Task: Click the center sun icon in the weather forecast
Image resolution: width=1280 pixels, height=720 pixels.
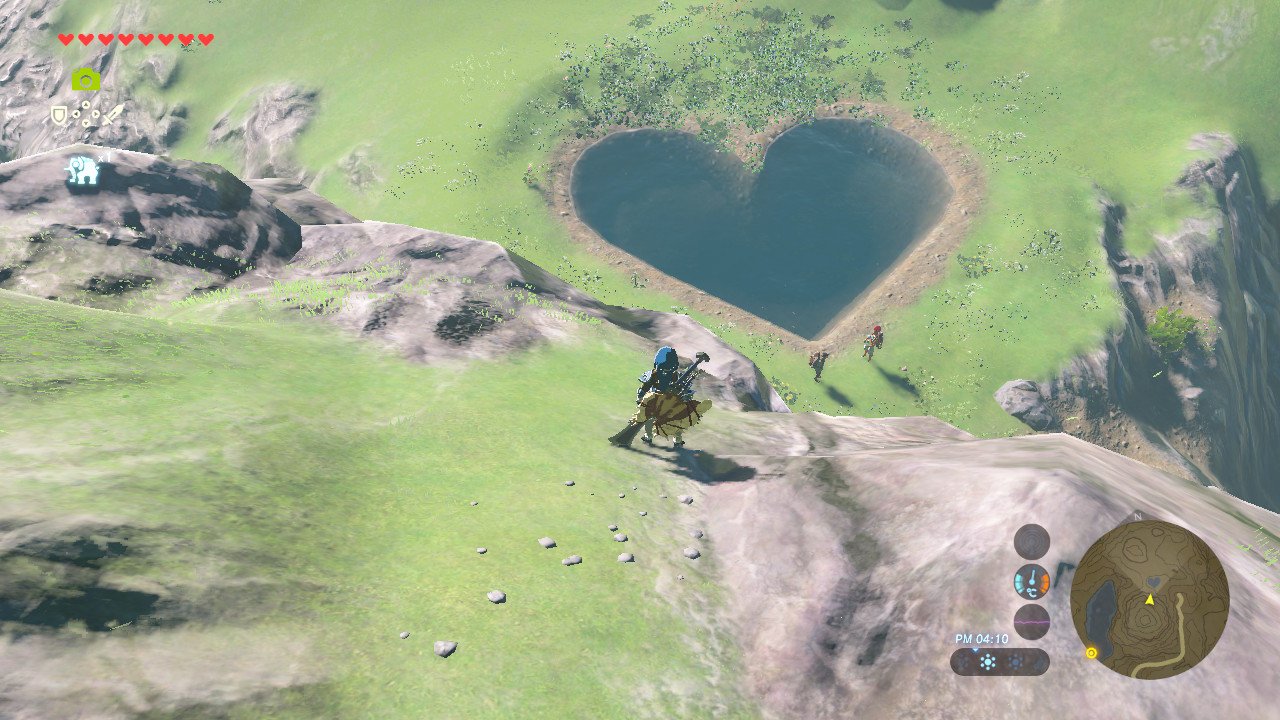Action: pyautogui.click(x=988, y=662)
